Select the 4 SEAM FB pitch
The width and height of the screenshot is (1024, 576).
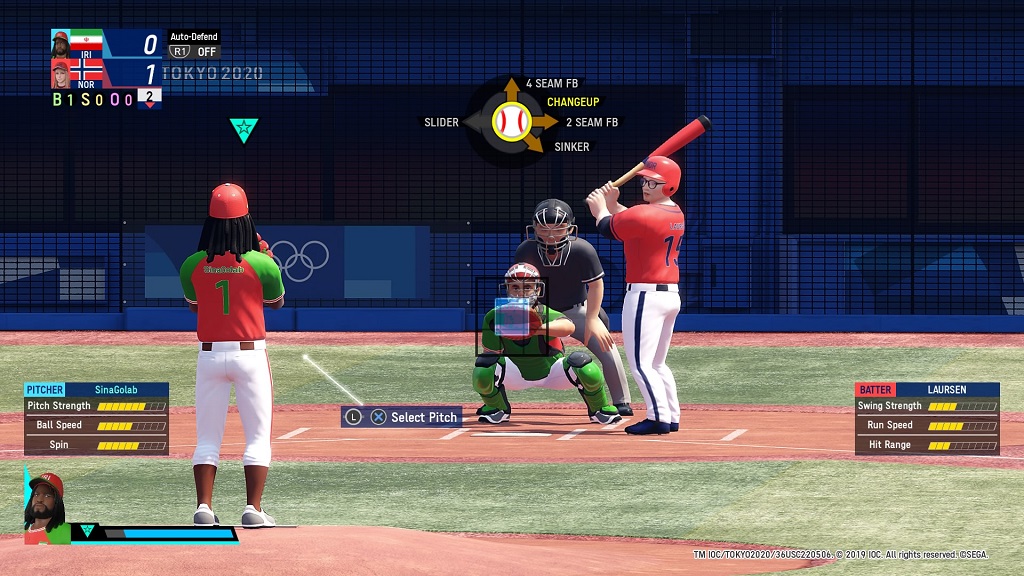551,83
